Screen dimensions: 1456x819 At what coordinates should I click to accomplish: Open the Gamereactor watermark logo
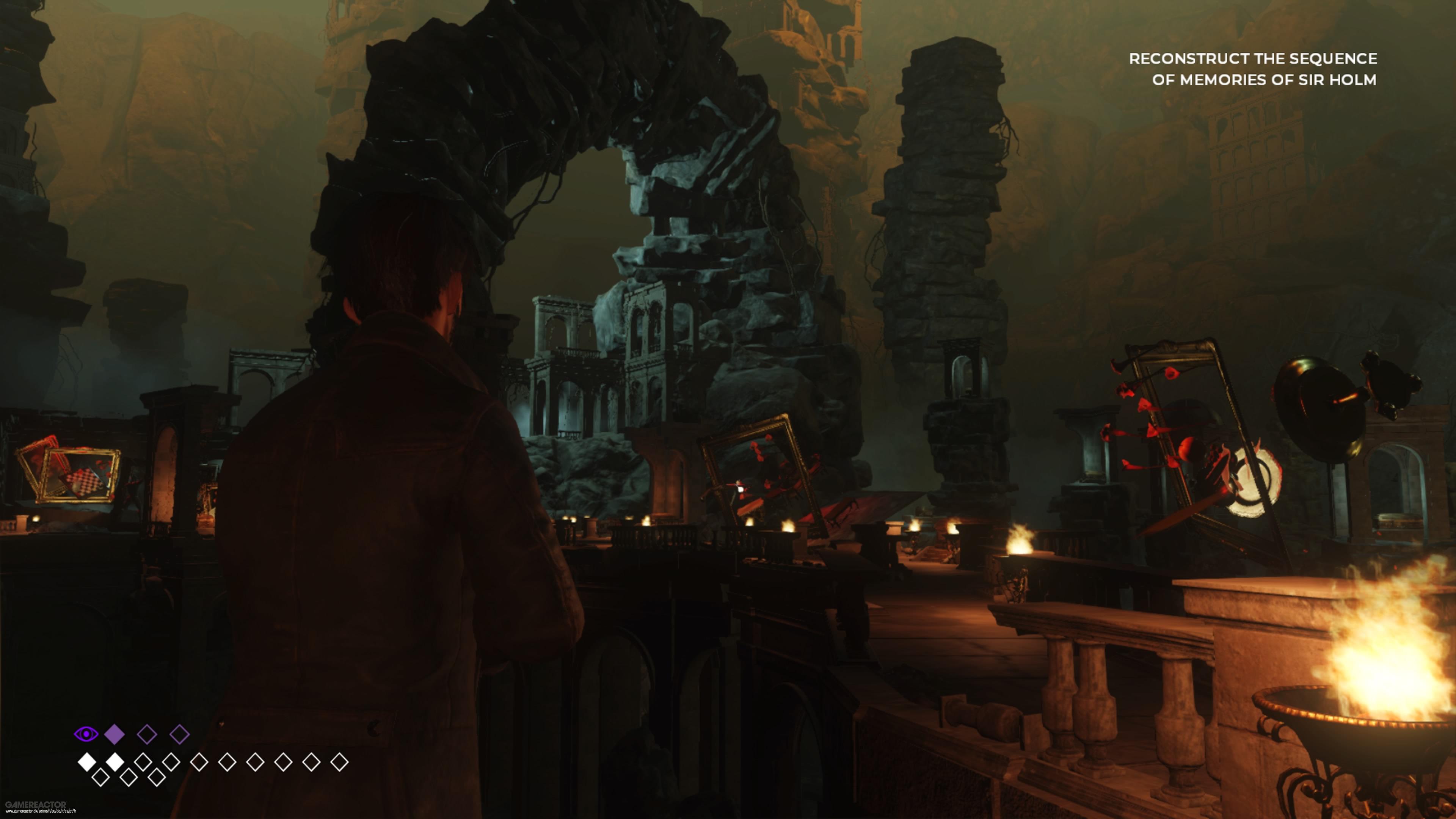(36, 804)
